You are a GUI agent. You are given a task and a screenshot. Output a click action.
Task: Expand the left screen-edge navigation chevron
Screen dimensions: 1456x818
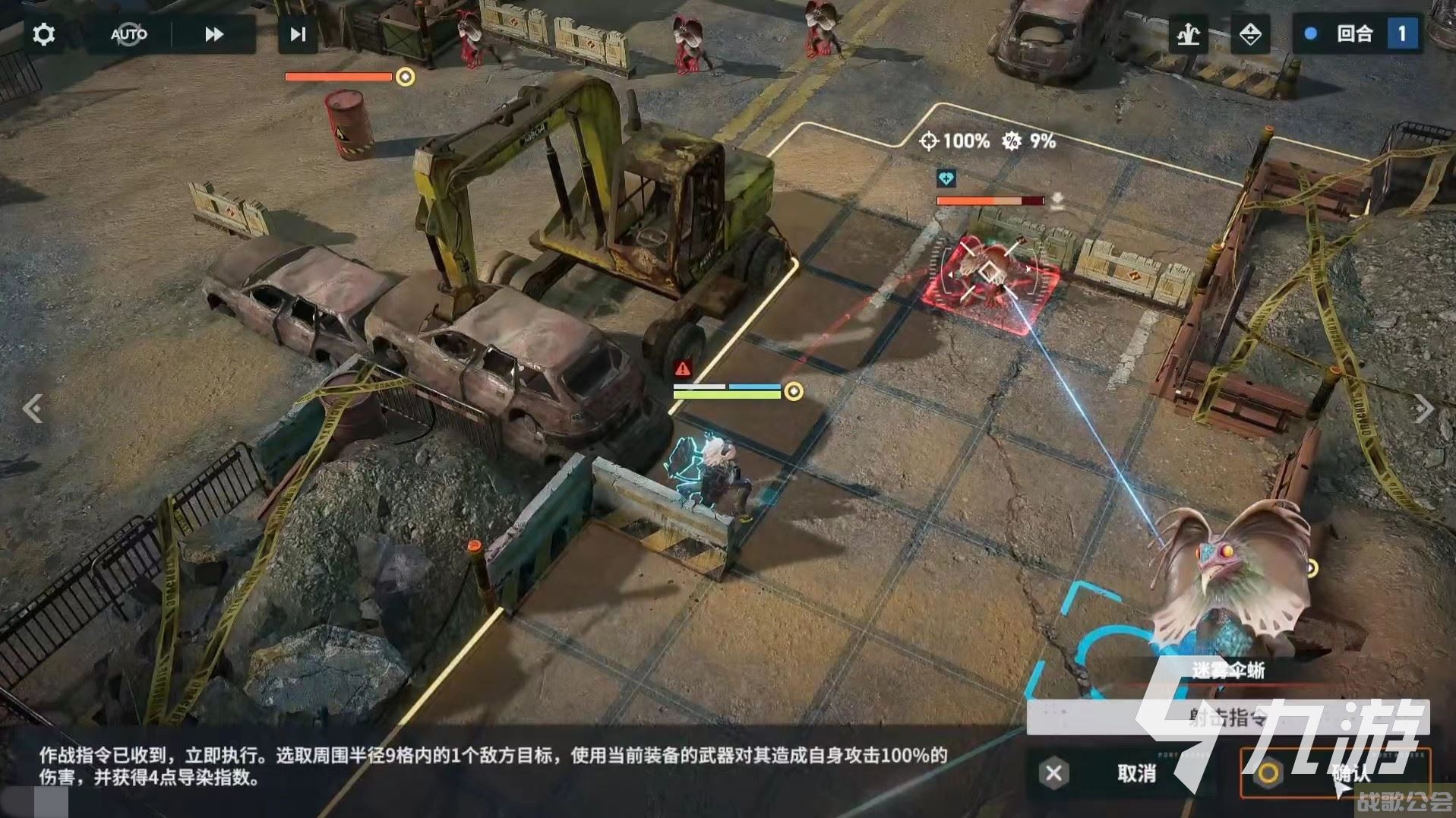(32, 409)
